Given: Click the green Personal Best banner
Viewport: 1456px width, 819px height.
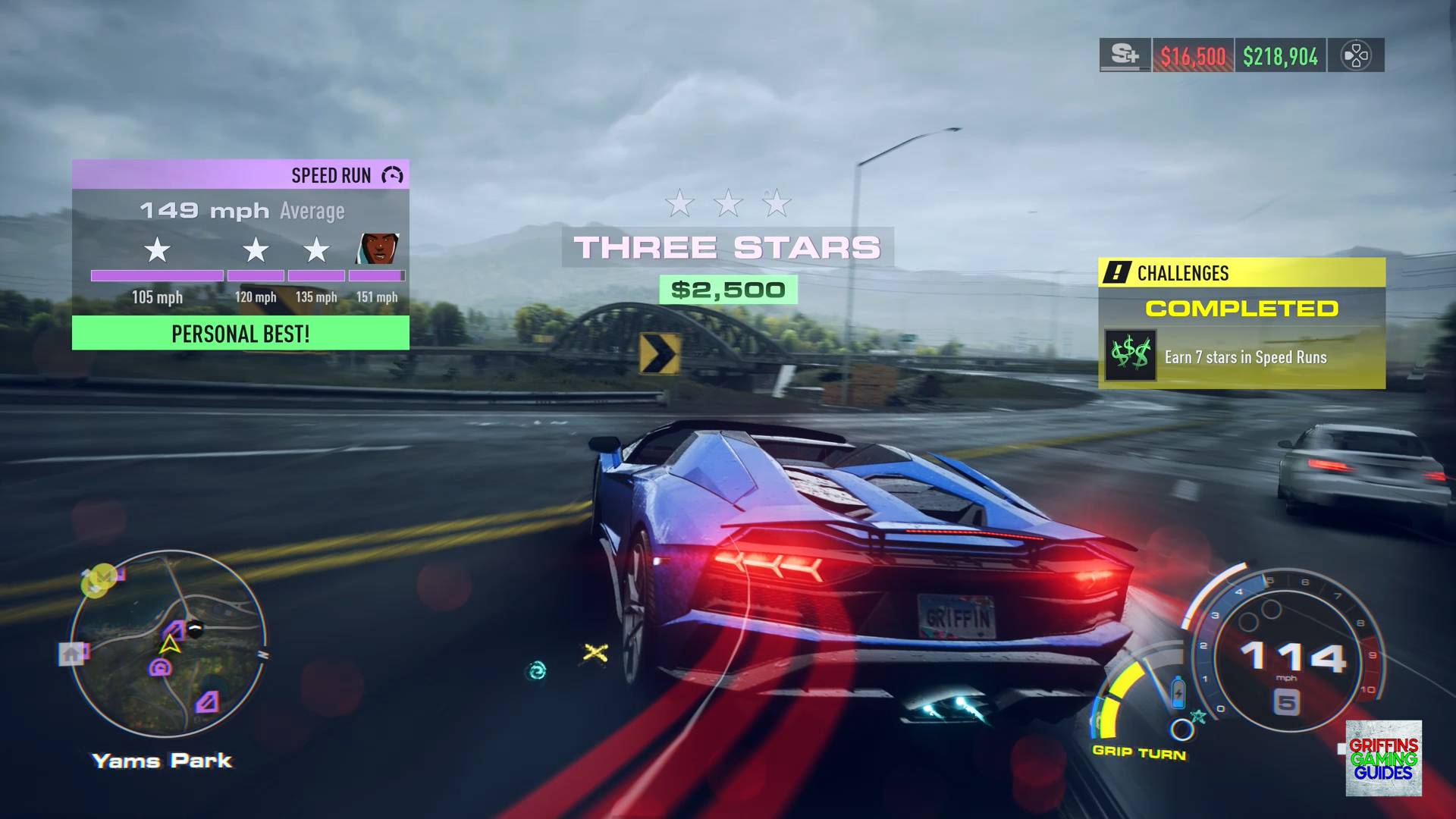Looking at the screenshot, I should (240, 334).
